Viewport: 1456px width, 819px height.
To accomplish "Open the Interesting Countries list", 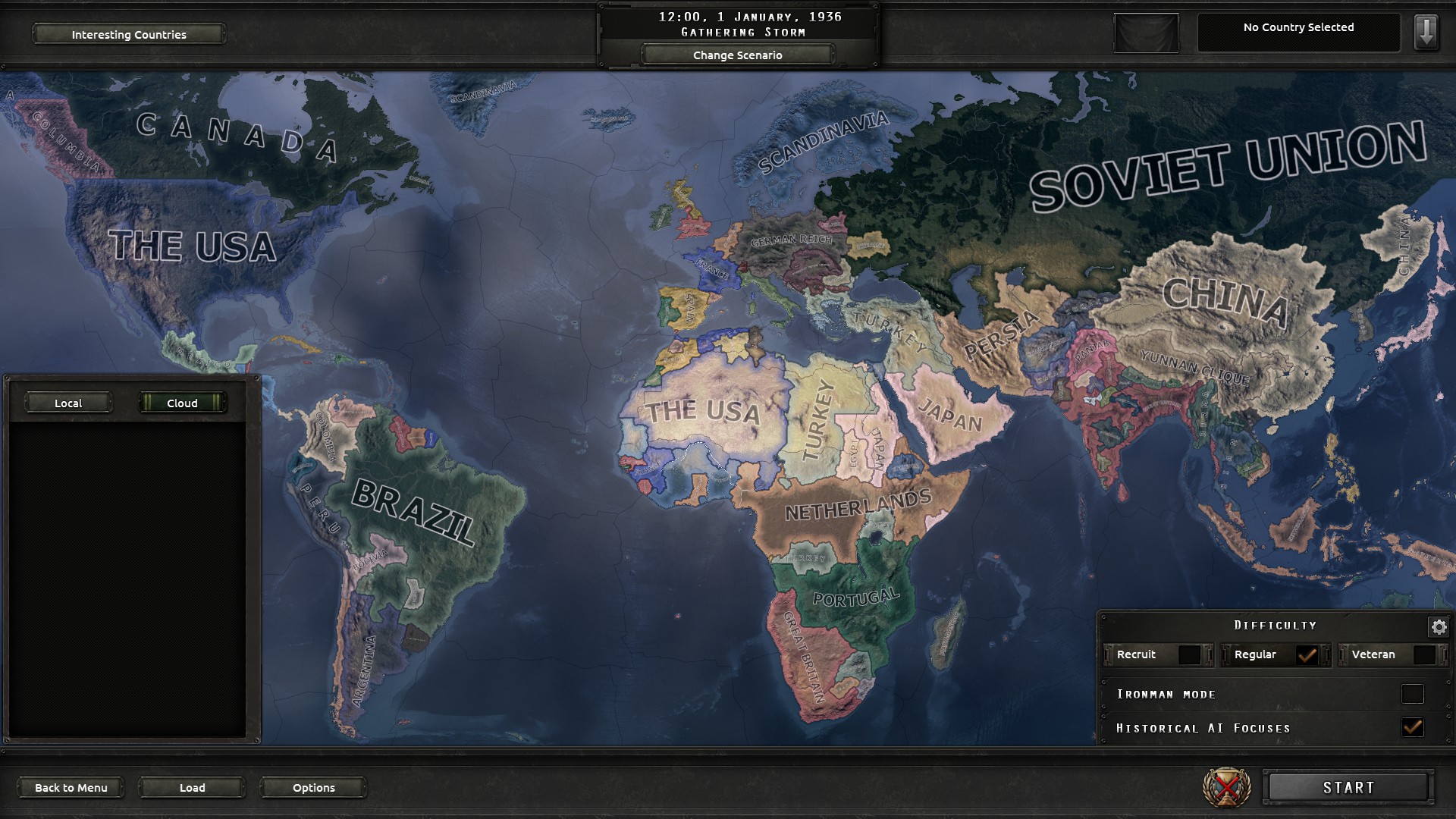I will click(x=128, y=34).
